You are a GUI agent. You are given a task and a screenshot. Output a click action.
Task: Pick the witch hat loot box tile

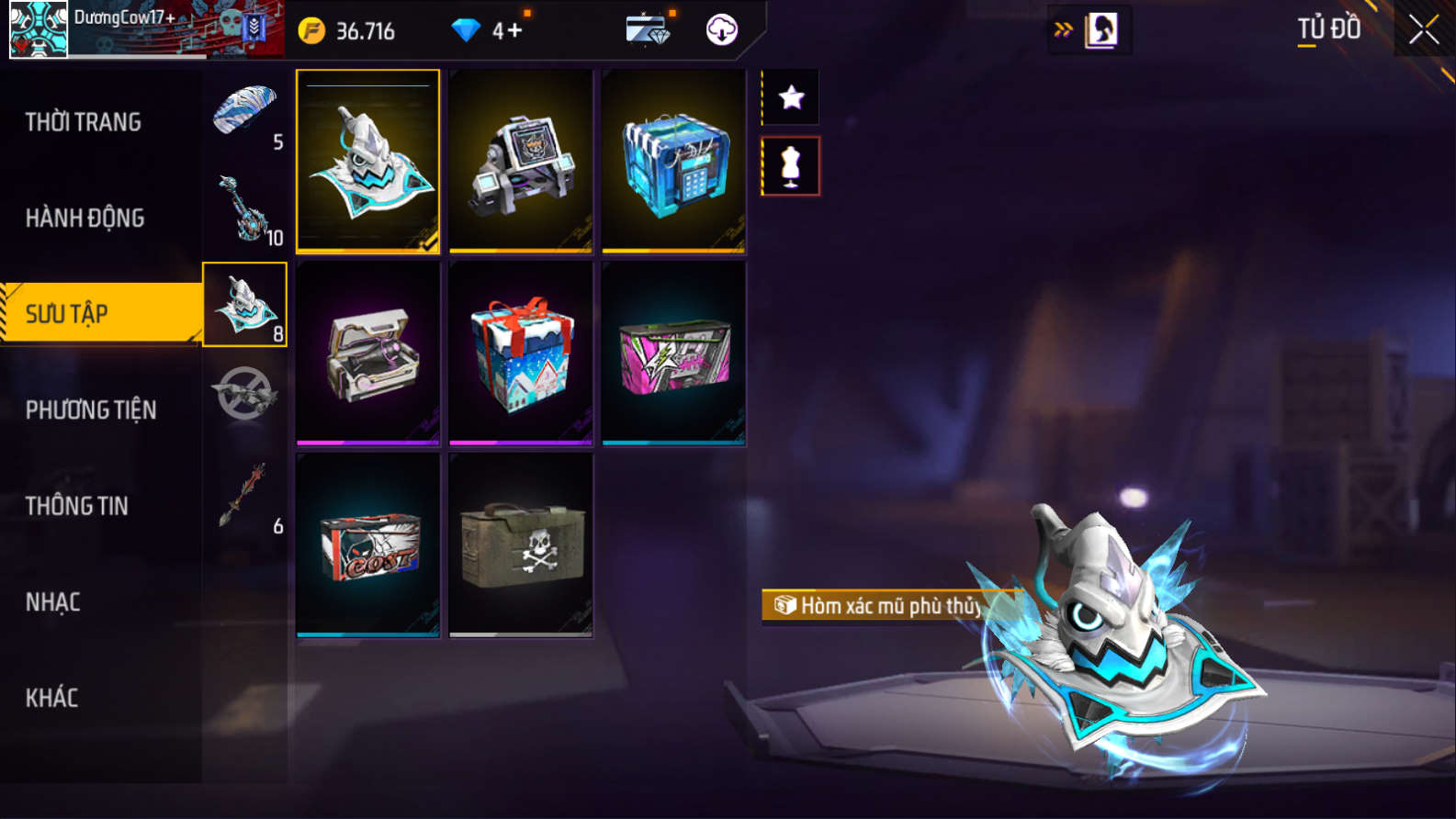point(367,161)
